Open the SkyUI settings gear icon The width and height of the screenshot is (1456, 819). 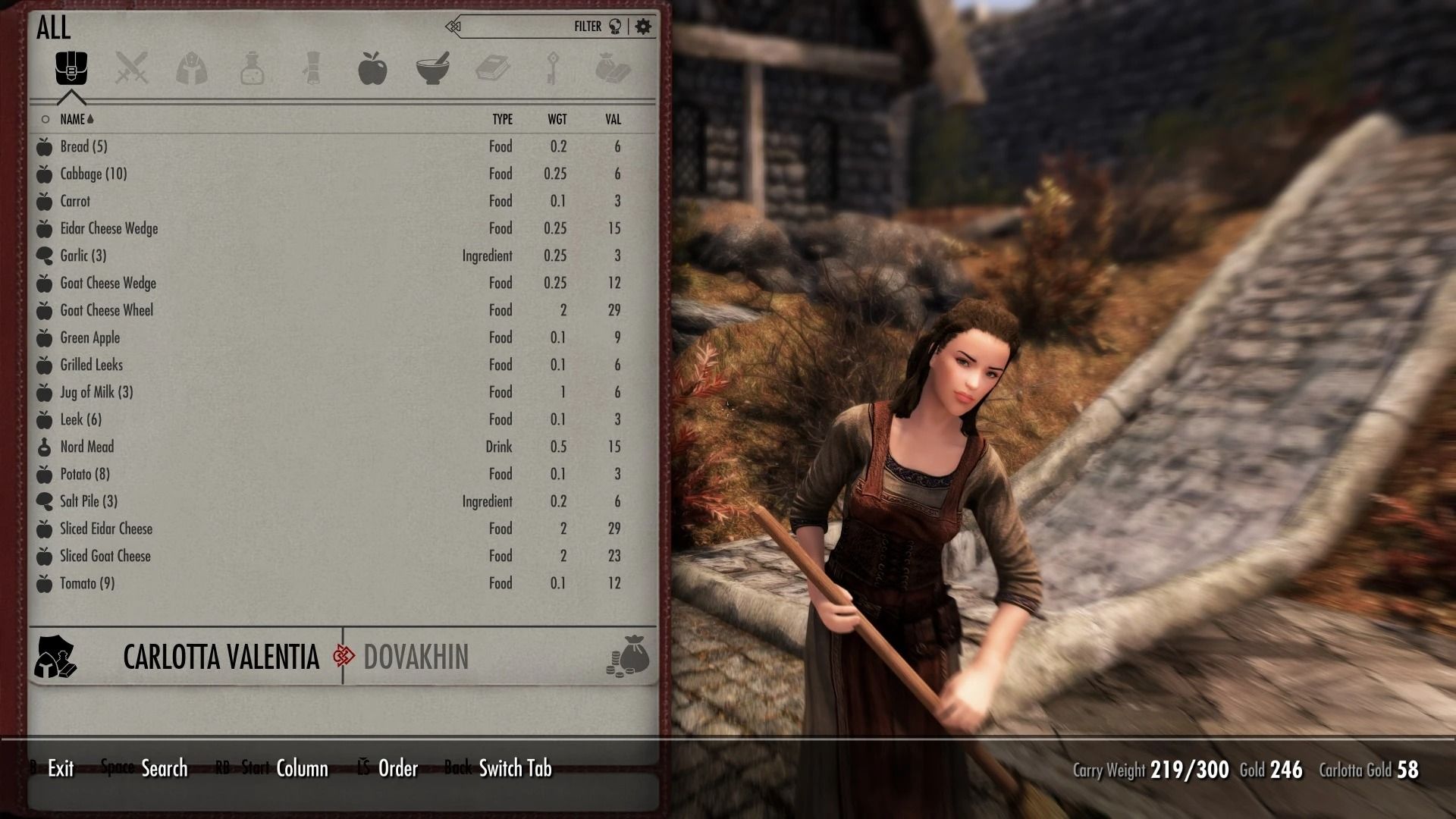click(643, 25)
